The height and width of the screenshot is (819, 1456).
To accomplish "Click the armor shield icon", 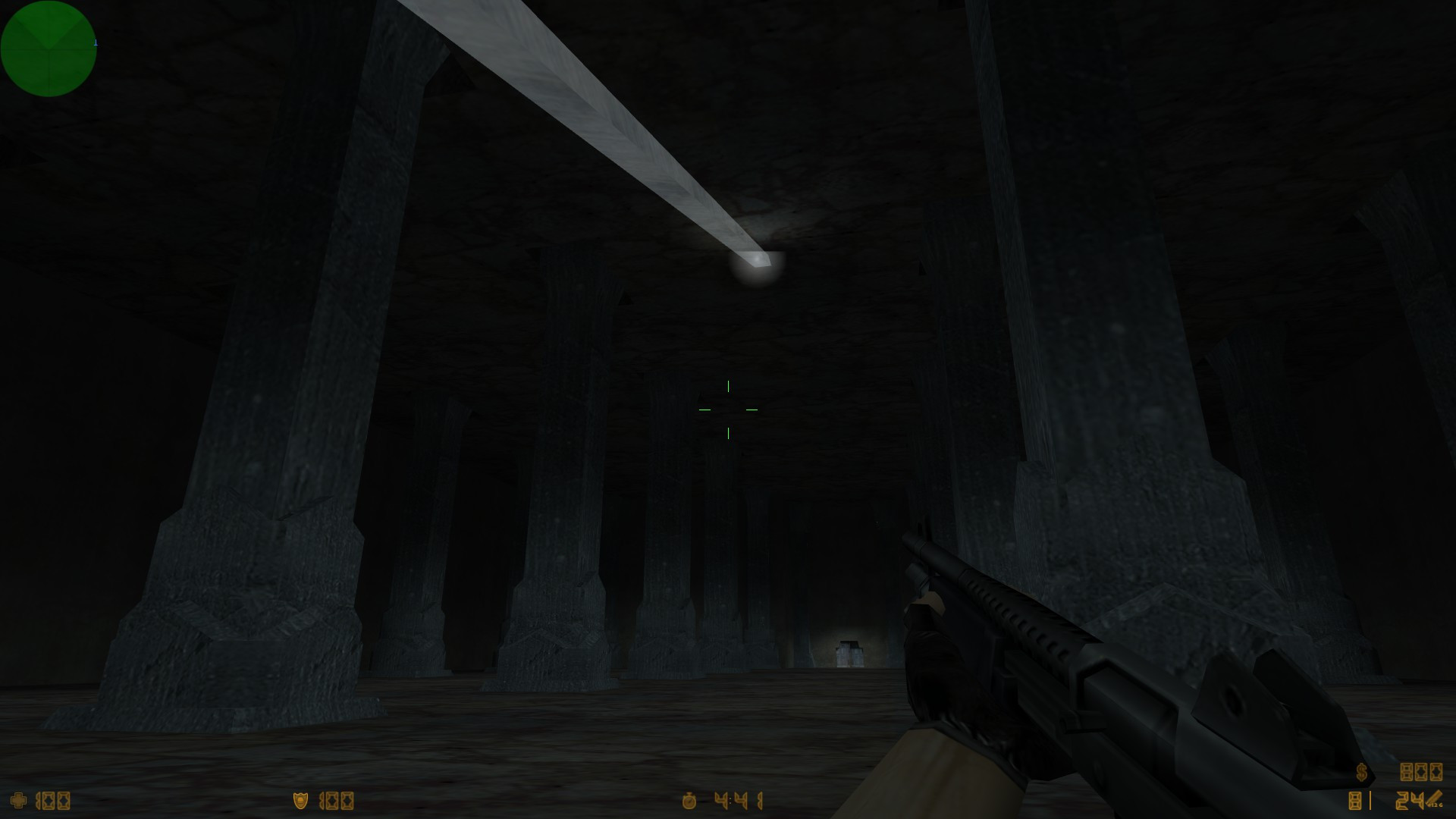I will point(300,799).
